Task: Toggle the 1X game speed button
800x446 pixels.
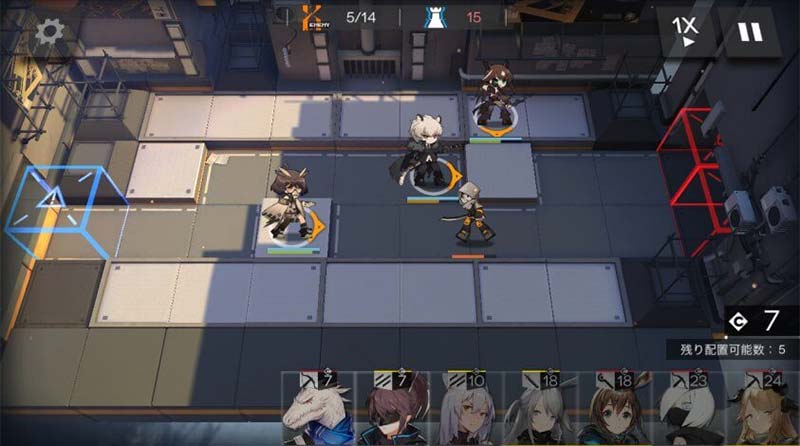Action: (685, 32)
